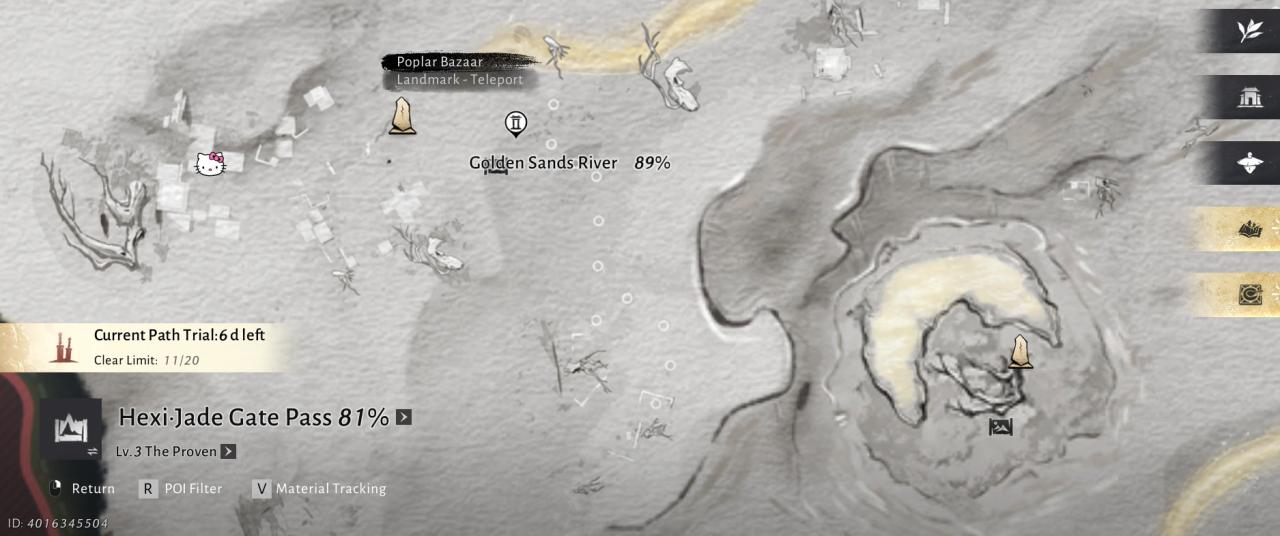Switch region with the mountain map icon
The image size is (1280, 536).
pyautogui.click(x=71, y=429)
